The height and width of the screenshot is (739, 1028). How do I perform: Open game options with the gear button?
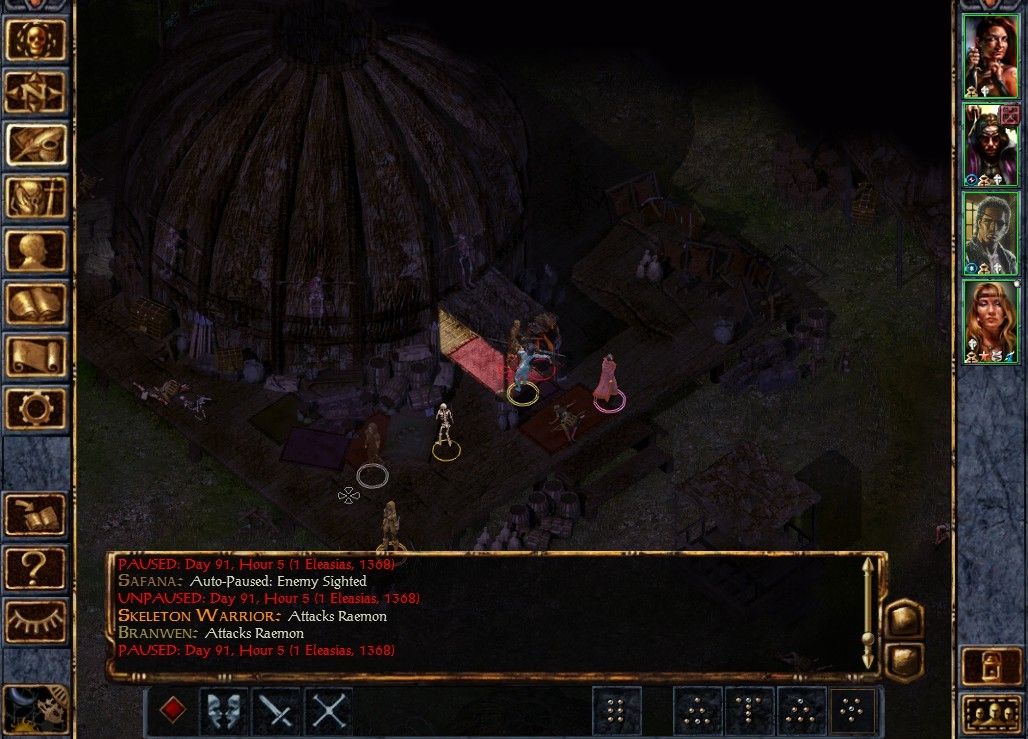tap(36, 408)
